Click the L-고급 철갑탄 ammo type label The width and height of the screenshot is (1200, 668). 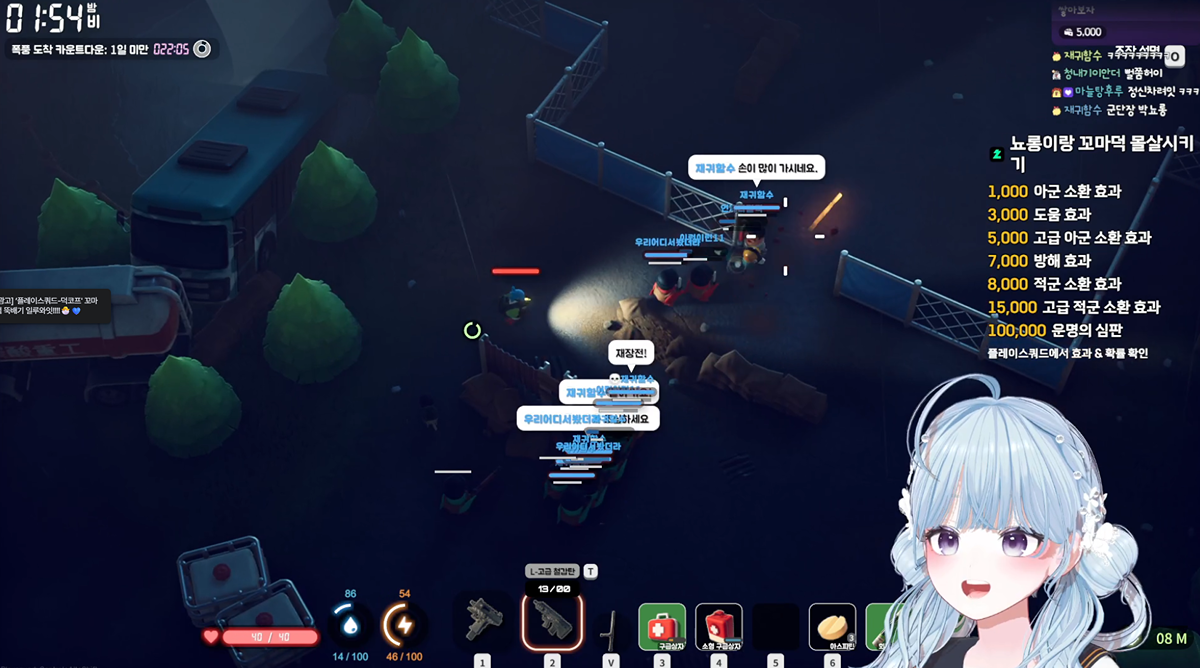pyautogui.click(x=553, y=571)
